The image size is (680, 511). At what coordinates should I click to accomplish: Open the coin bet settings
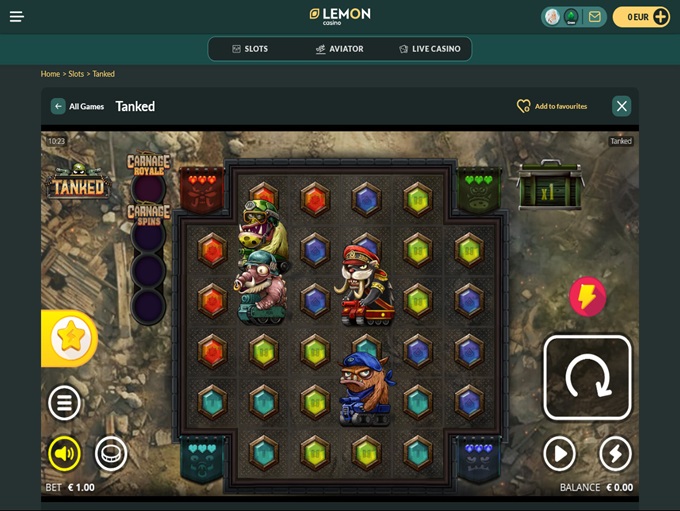pos(111,454)
